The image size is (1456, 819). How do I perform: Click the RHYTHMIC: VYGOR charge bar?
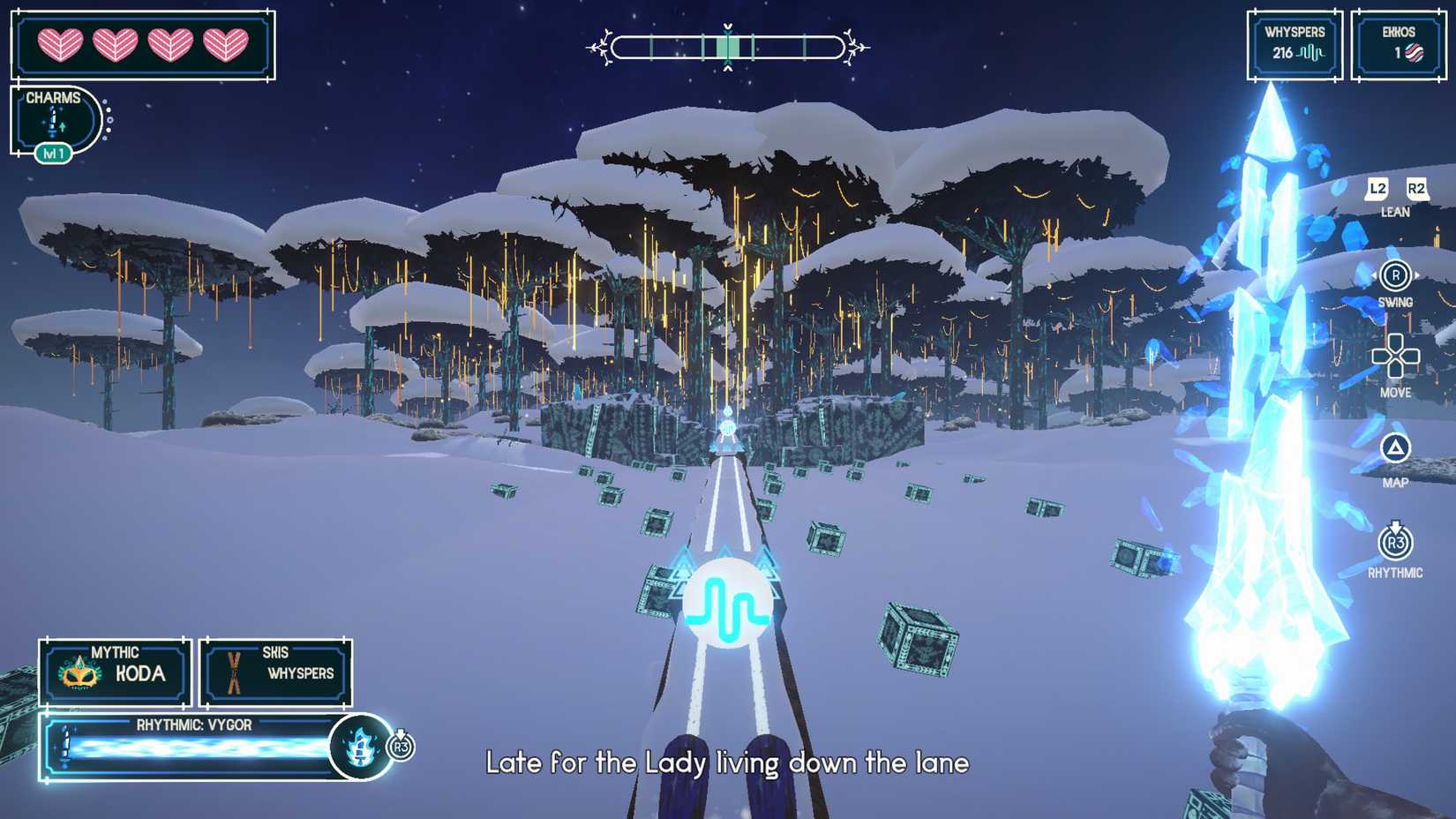point(194,748)
